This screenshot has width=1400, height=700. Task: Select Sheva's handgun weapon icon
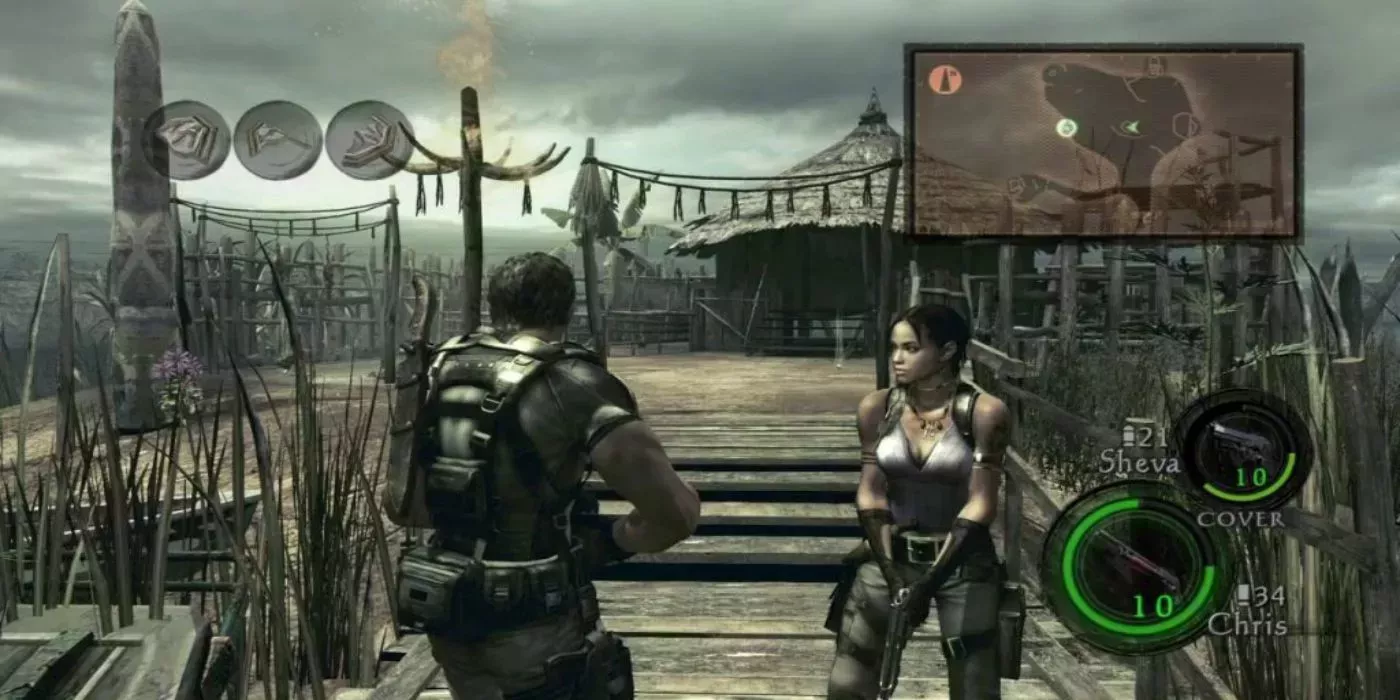[x=1241, y=449]
